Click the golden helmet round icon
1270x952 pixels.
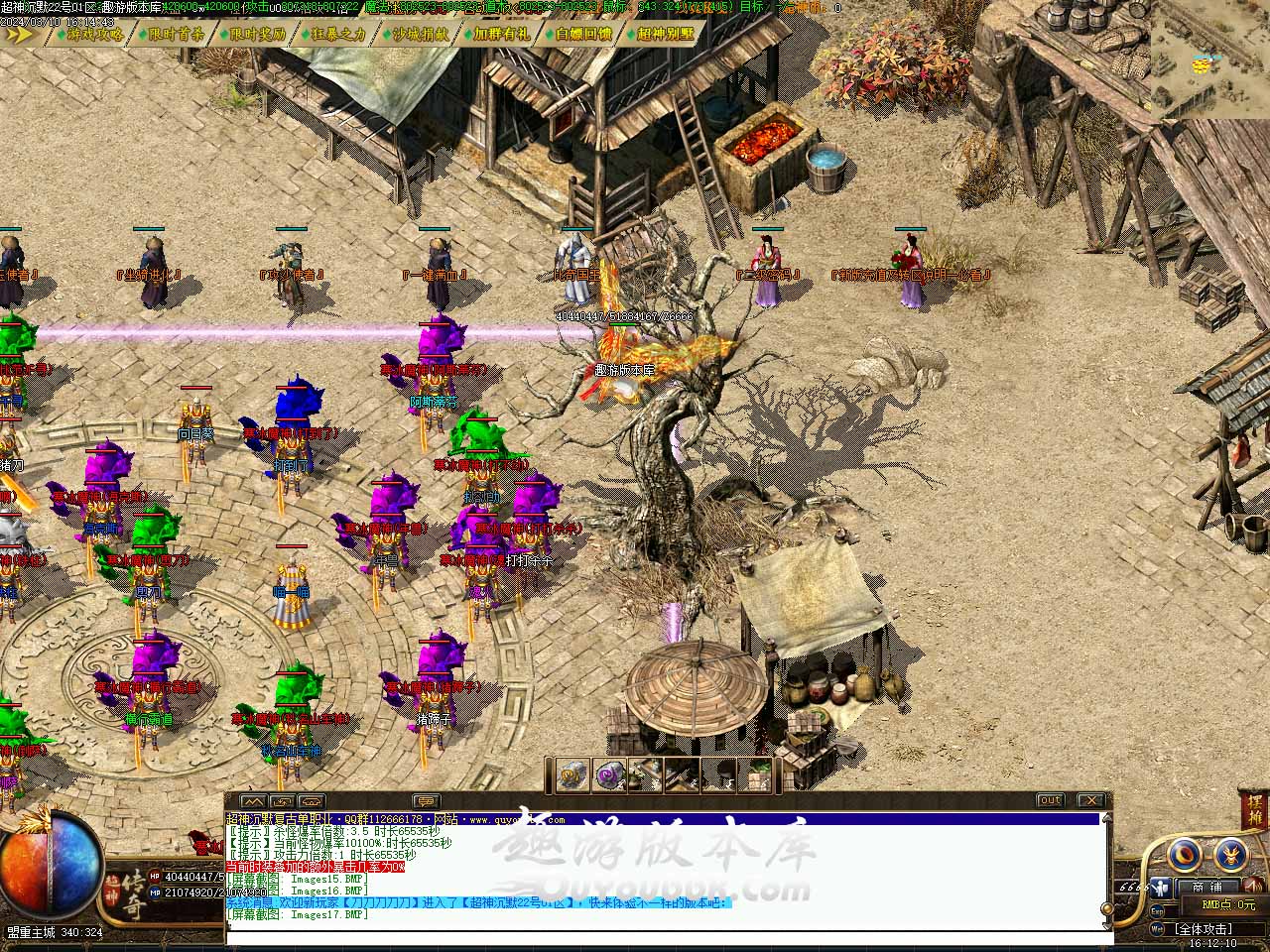coord(1232,853)
